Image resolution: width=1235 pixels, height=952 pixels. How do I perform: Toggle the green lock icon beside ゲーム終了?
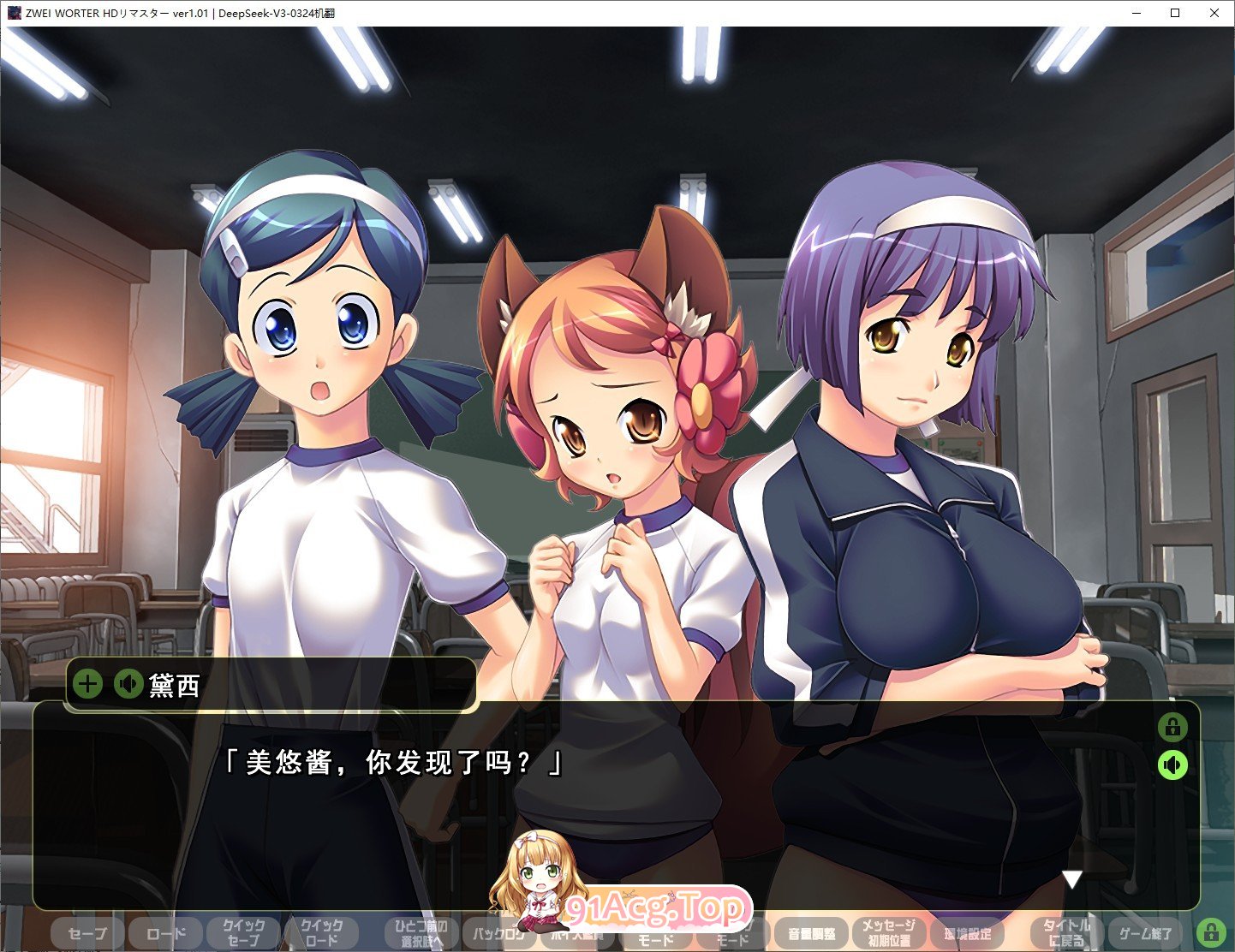(x=1211, y=931)
